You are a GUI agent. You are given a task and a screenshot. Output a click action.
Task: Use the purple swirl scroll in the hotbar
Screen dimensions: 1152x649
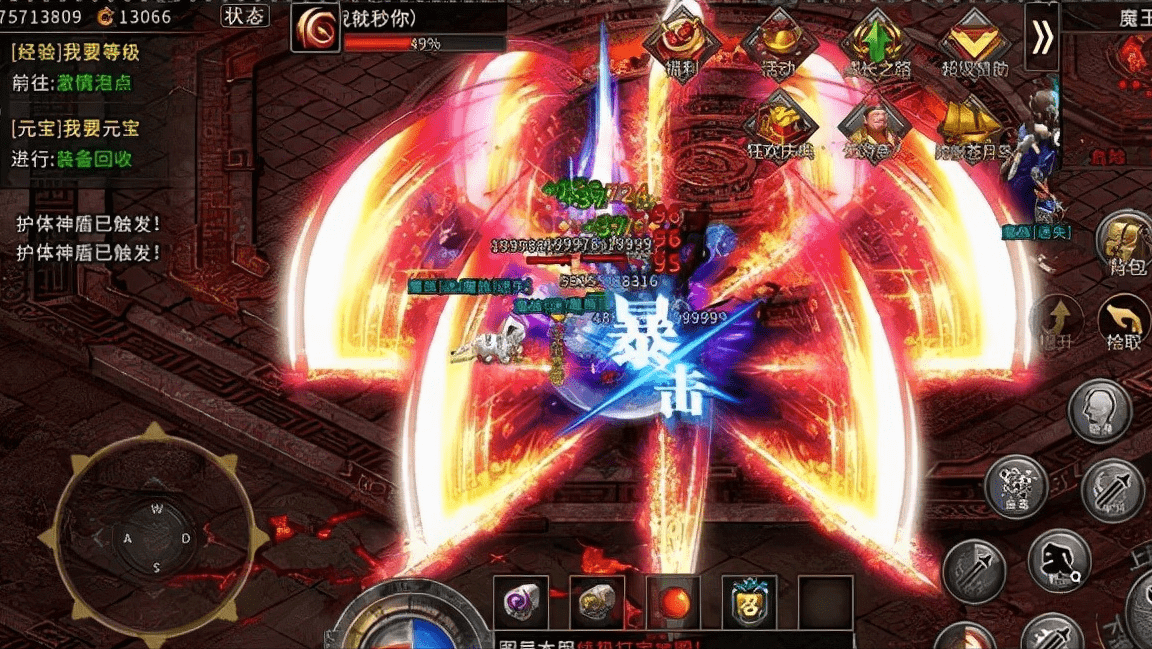click(521, 602)
